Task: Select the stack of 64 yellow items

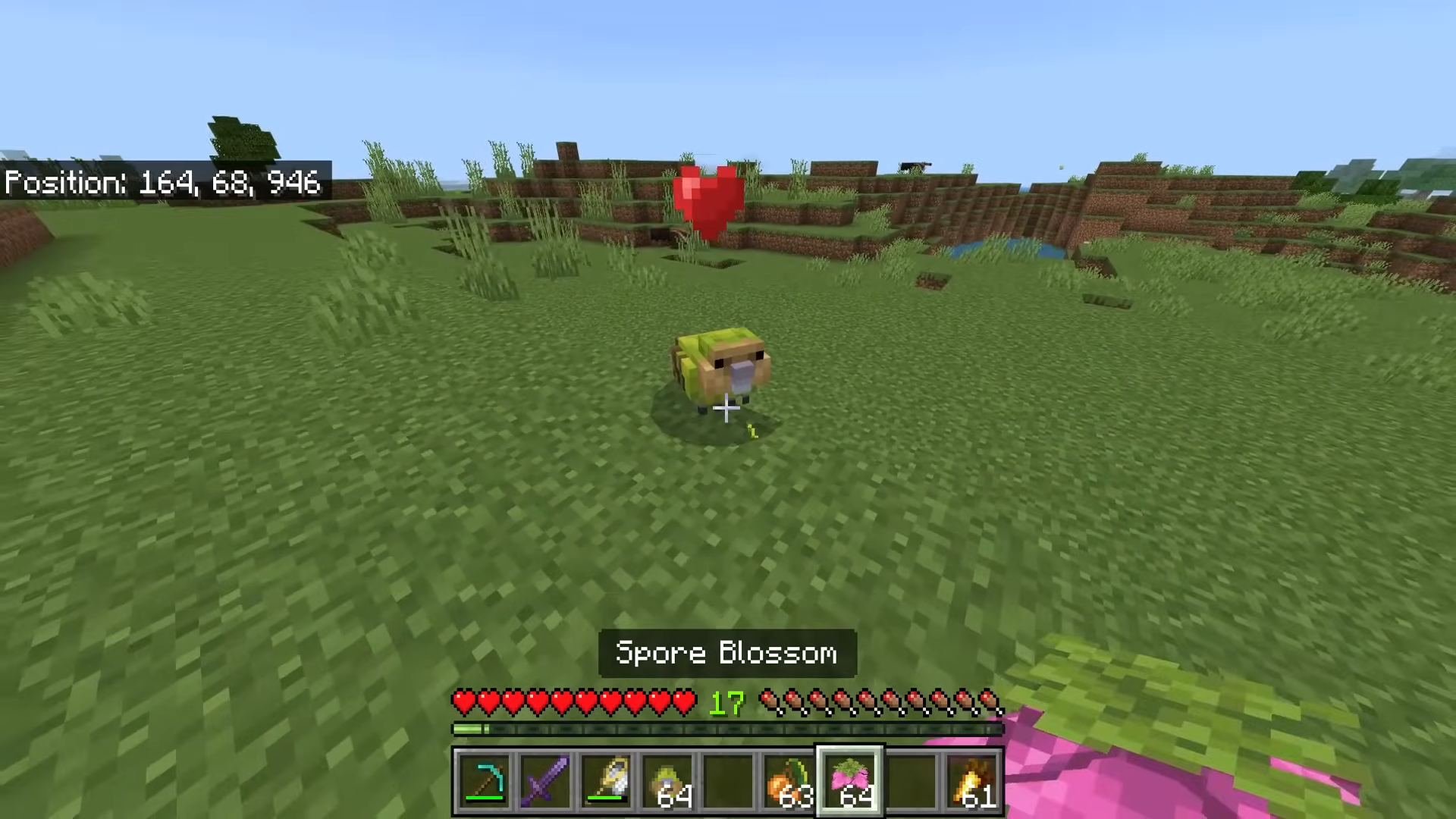Action: tap(667, 780)
